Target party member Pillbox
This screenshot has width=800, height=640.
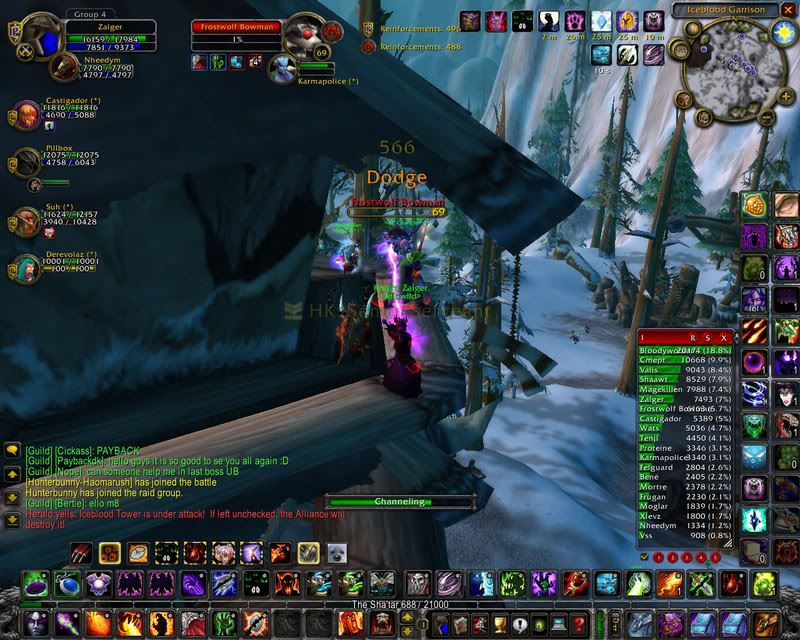pyautogui.click(x=26, y=162)
